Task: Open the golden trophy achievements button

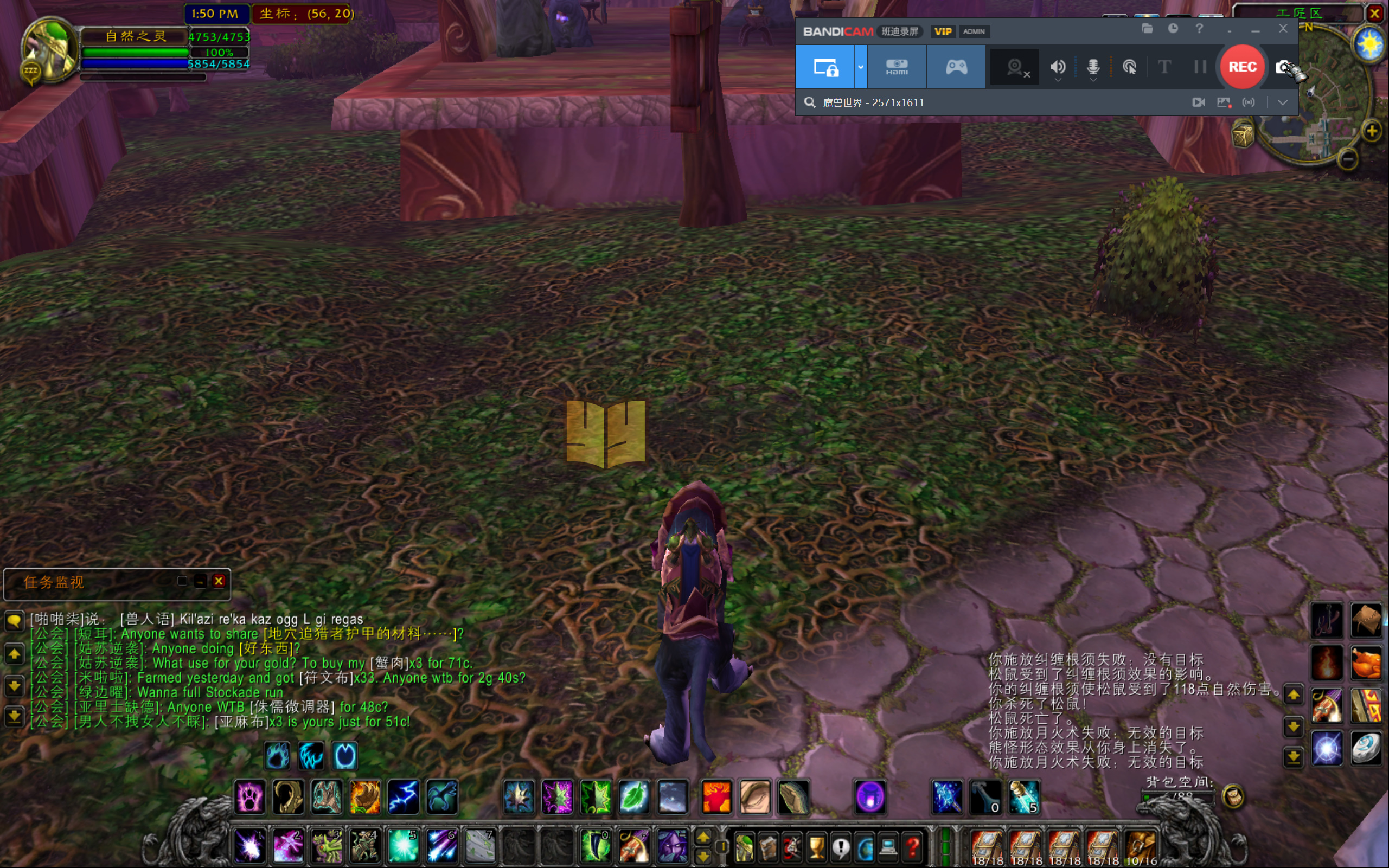Action: [816, 846]
